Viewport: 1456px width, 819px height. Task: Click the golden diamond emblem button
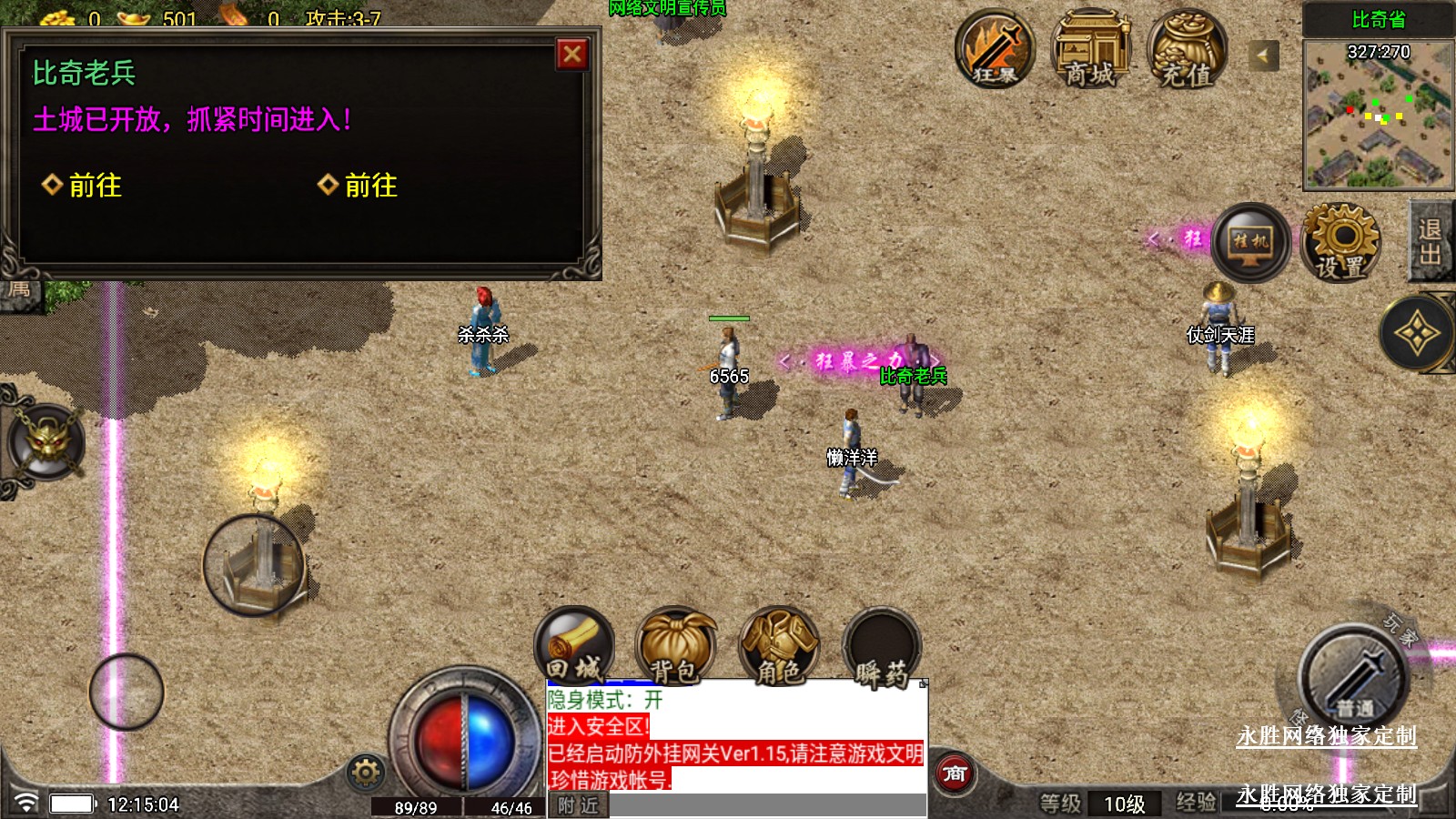tap(1417, 334)
